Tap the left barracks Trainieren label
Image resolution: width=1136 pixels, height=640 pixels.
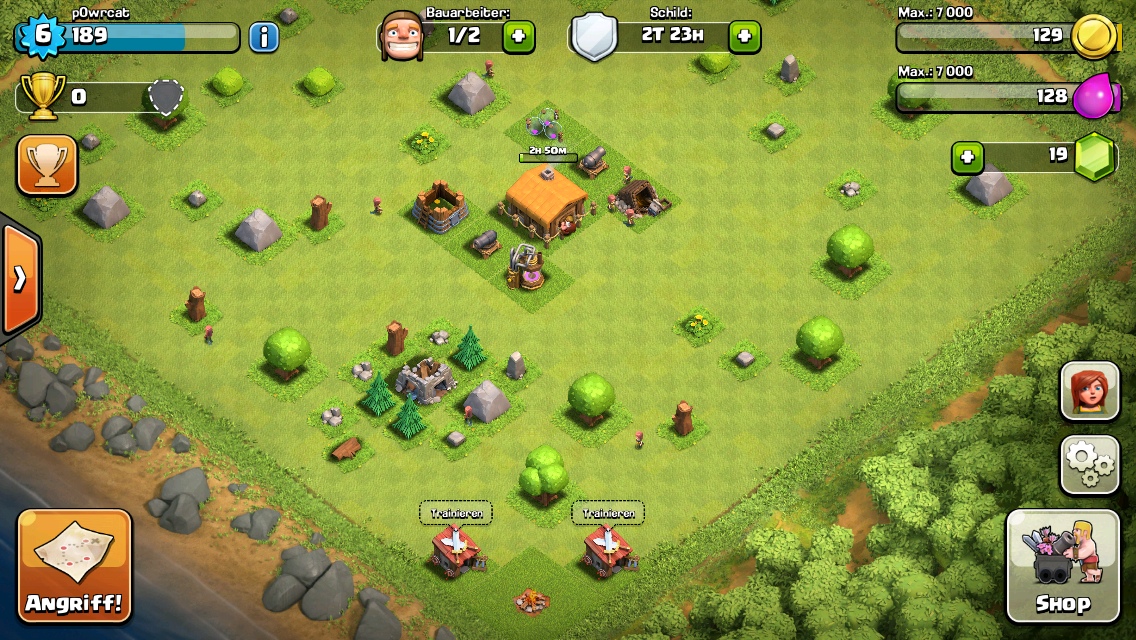455,513
